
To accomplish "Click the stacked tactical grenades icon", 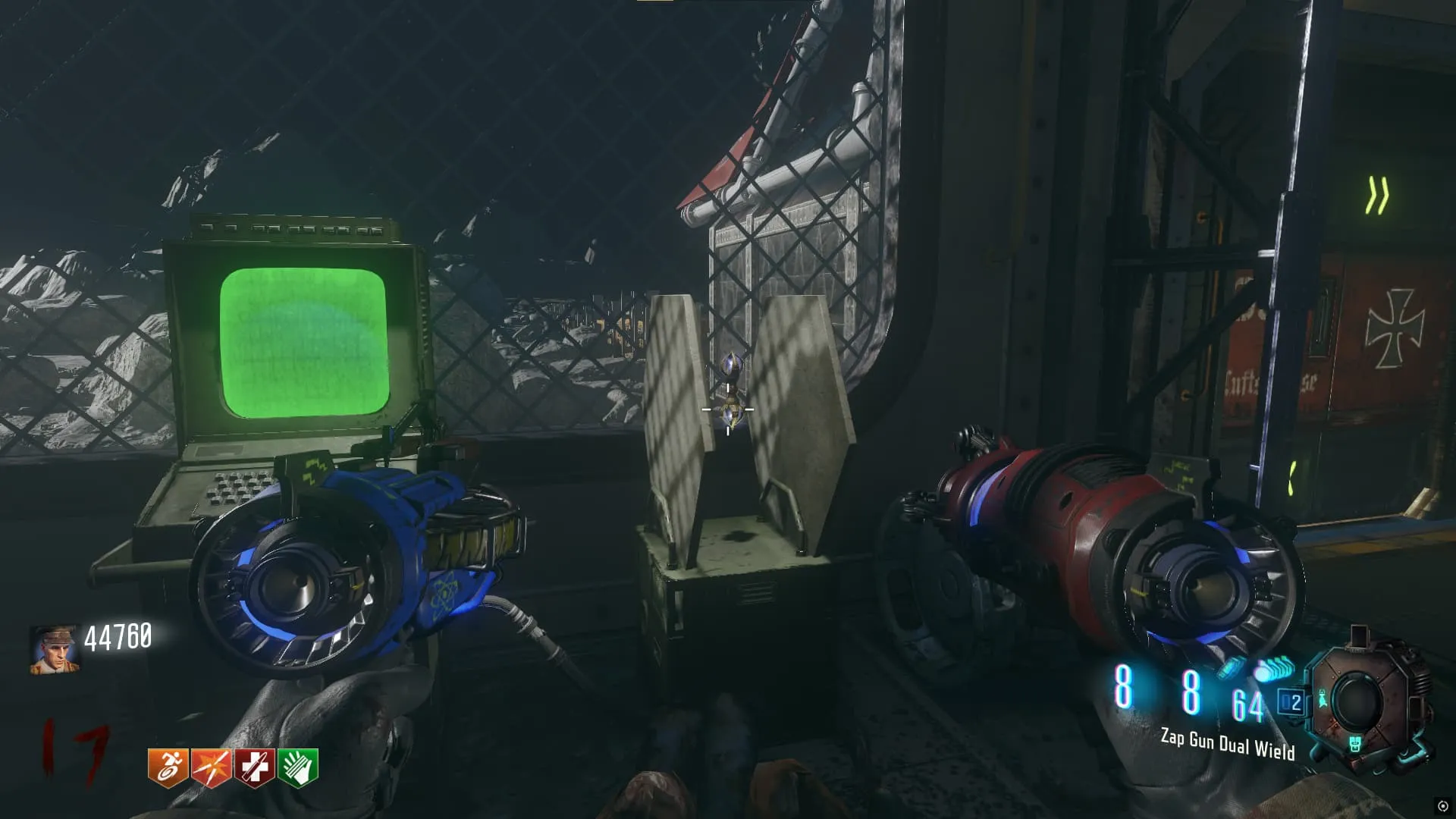I will tap(1275, 670).
